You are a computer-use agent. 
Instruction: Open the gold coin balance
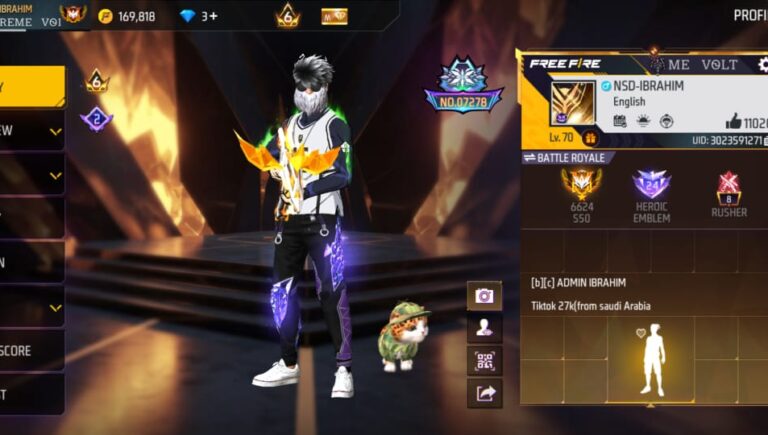128,16
